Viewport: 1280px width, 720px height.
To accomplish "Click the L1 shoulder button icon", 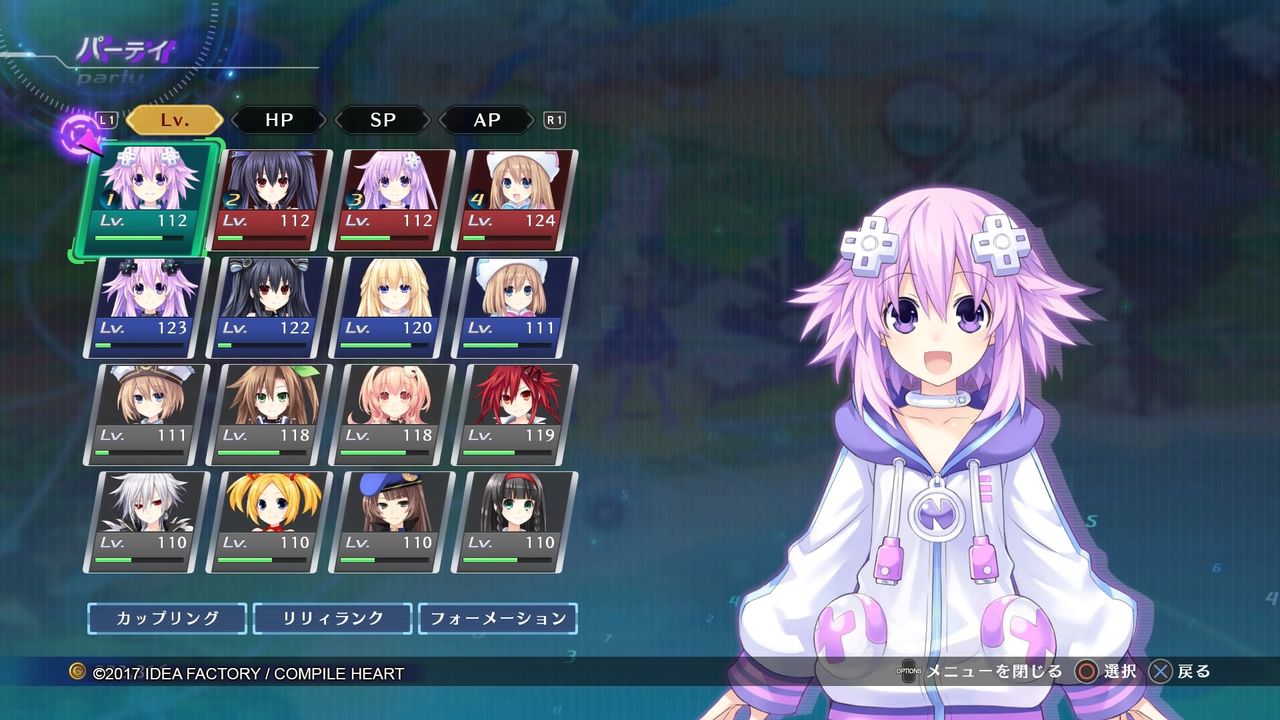I will [108, 120].
